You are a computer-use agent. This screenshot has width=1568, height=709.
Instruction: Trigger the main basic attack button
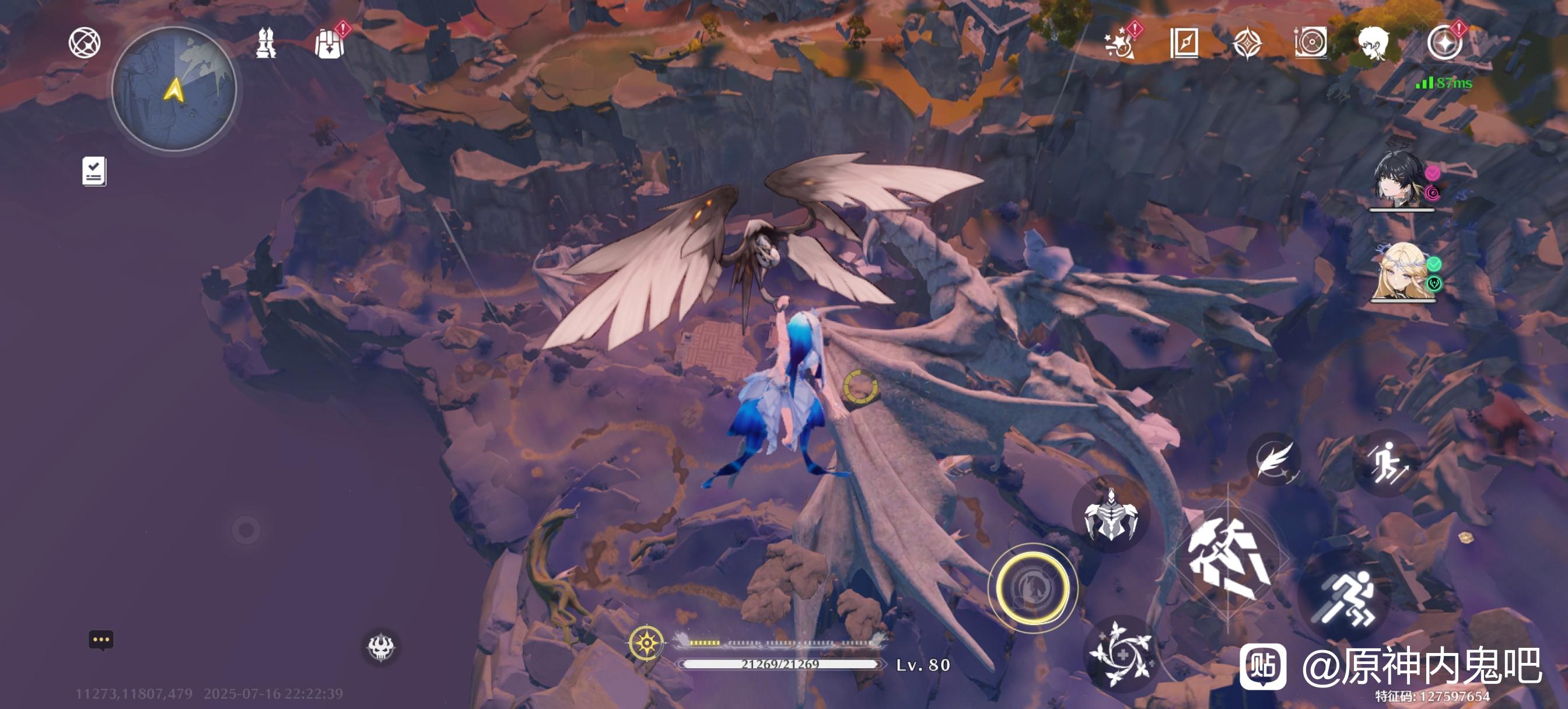[x=1228, y=560]
